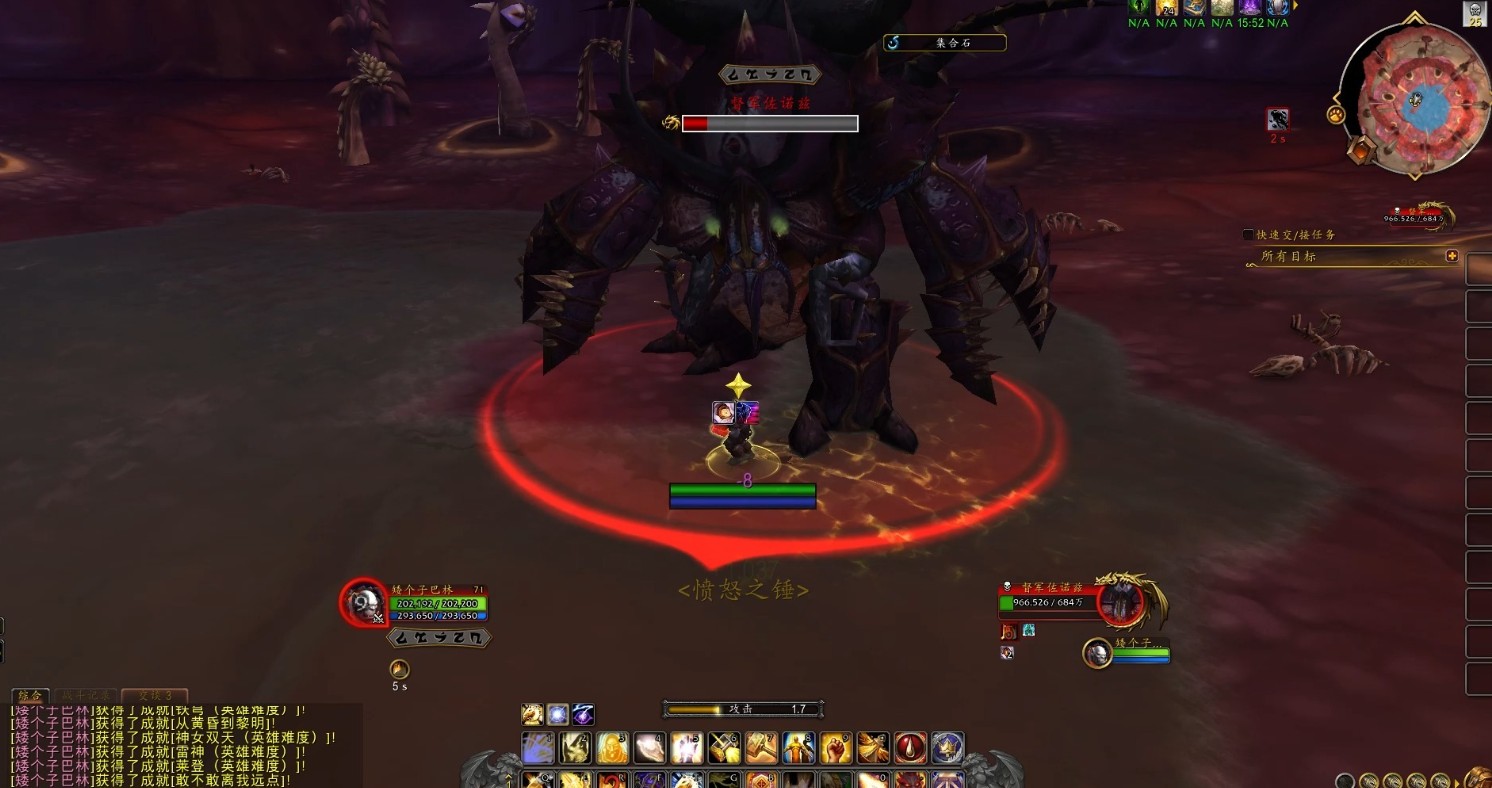The height and width of the screenshot is (788, 1492).
Task: Expand the 所有目标 objectives tracker
Action: (x=1452, y=256)
